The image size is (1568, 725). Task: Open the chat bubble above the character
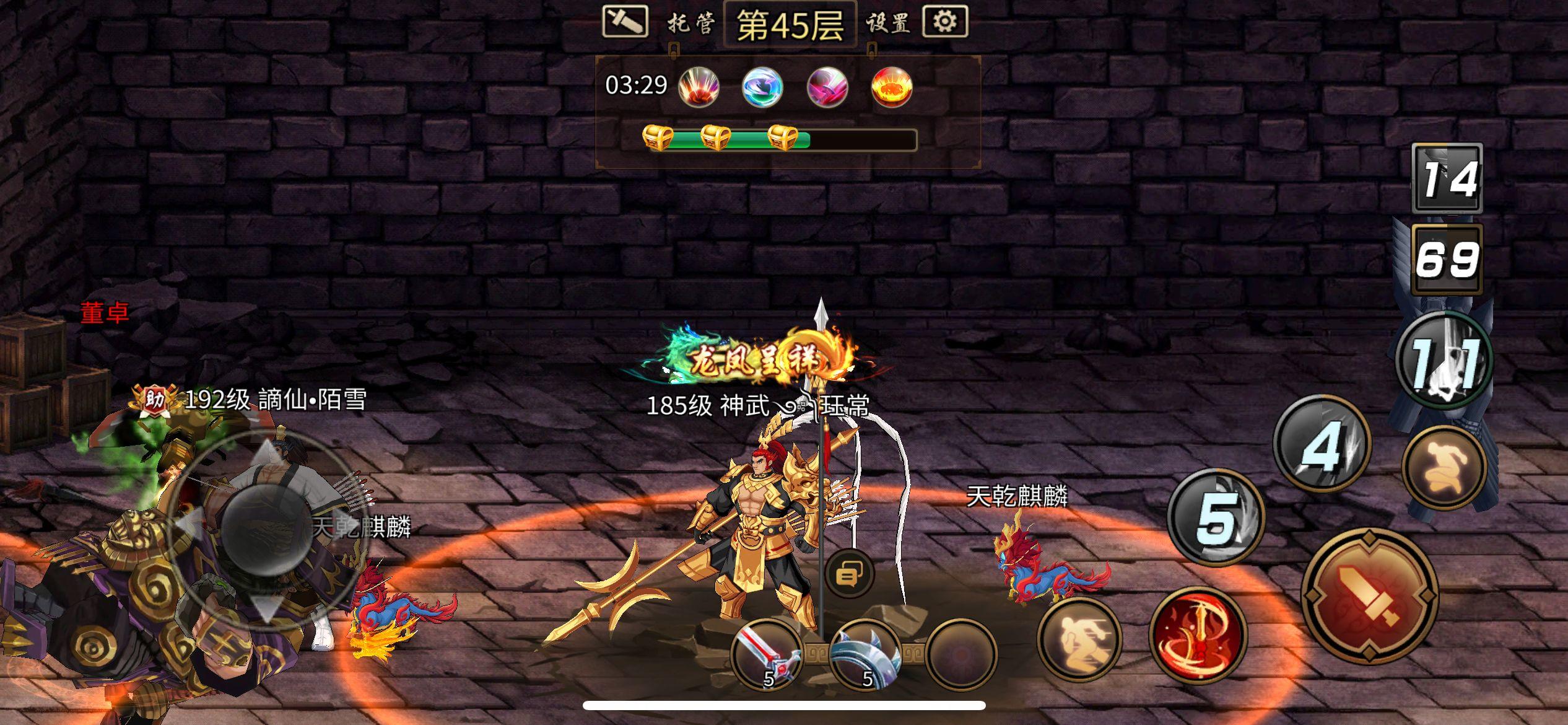click(848, 573)
